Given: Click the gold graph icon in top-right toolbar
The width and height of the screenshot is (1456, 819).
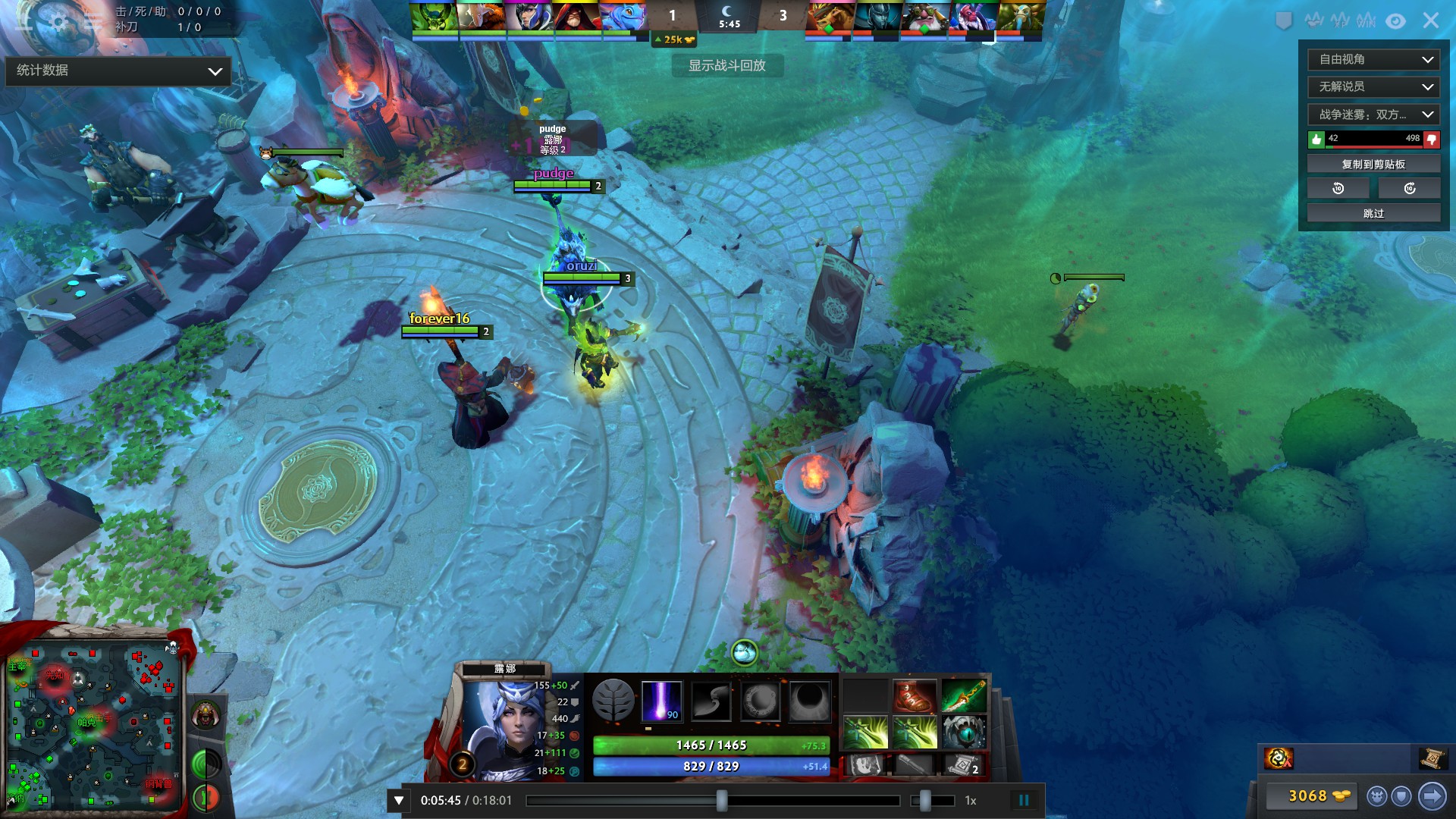Looking at the screenshot, I should (1313, 21).
